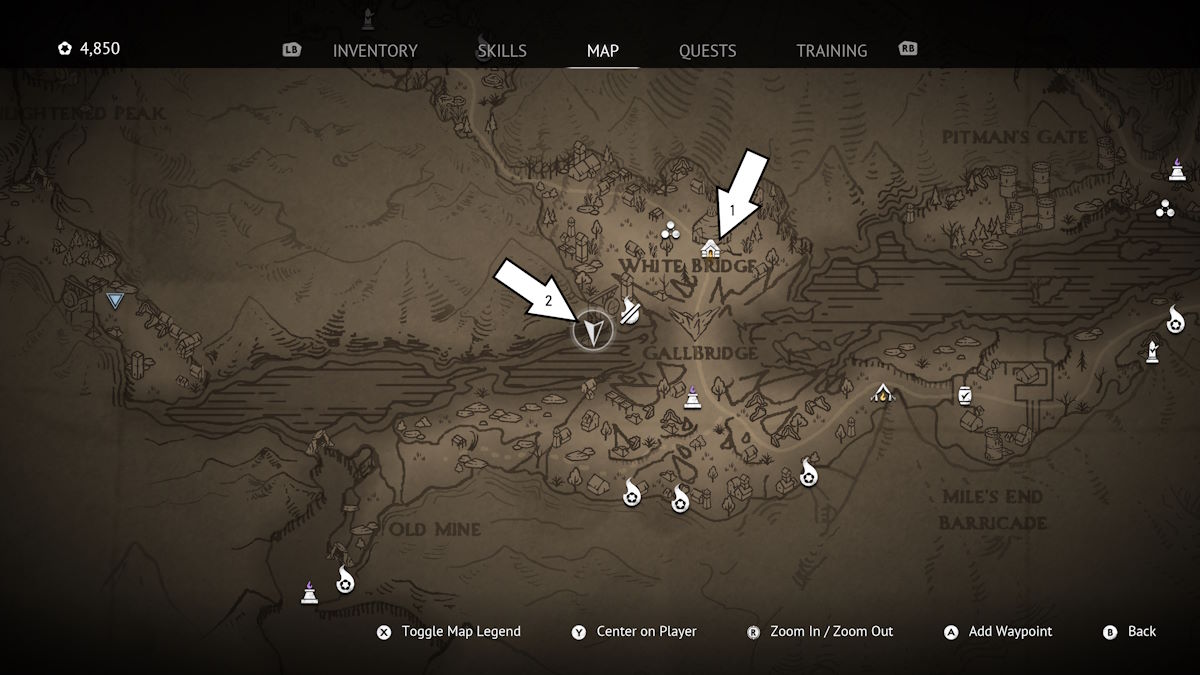
Task: Switch to the Skills tab
Action: point(502,50)
